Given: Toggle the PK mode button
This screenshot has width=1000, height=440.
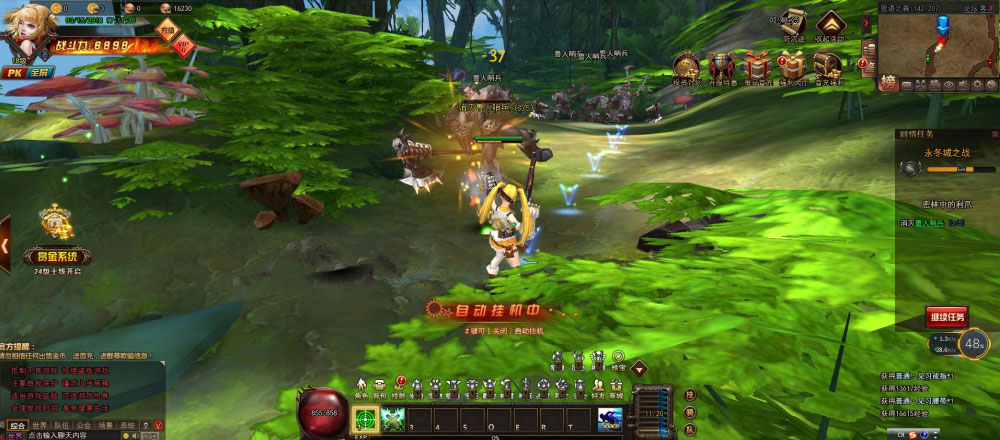Looking at the screenshot, I should [13, 73].
